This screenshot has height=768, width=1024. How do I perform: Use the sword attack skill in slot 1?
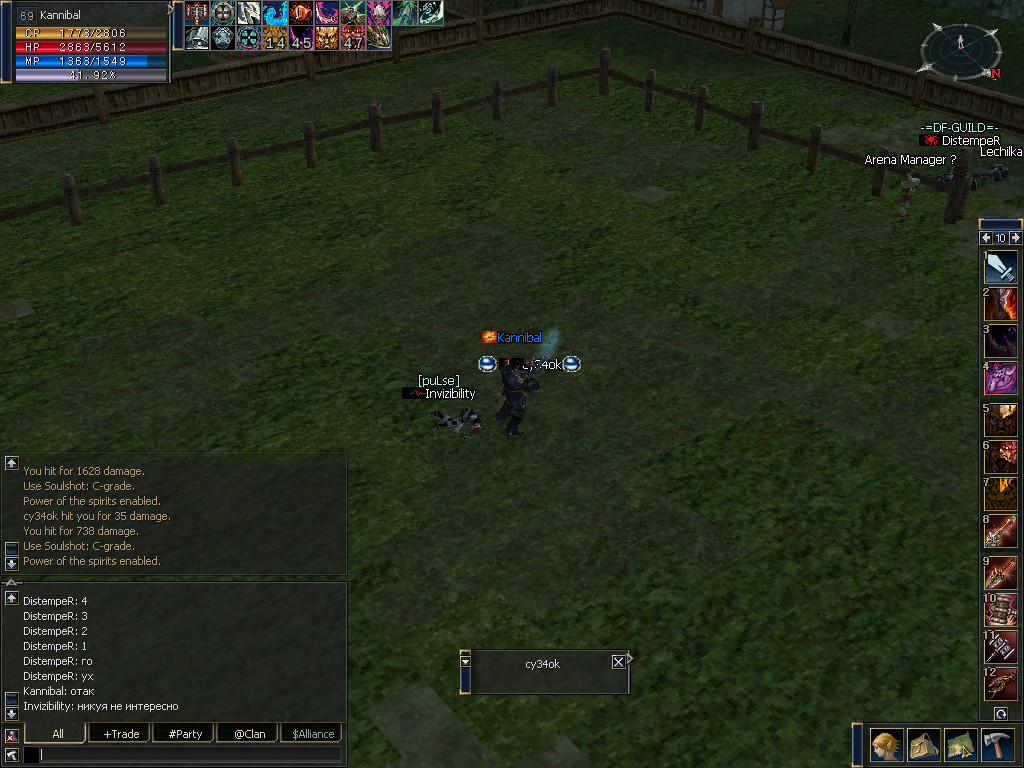(1001, 267)
